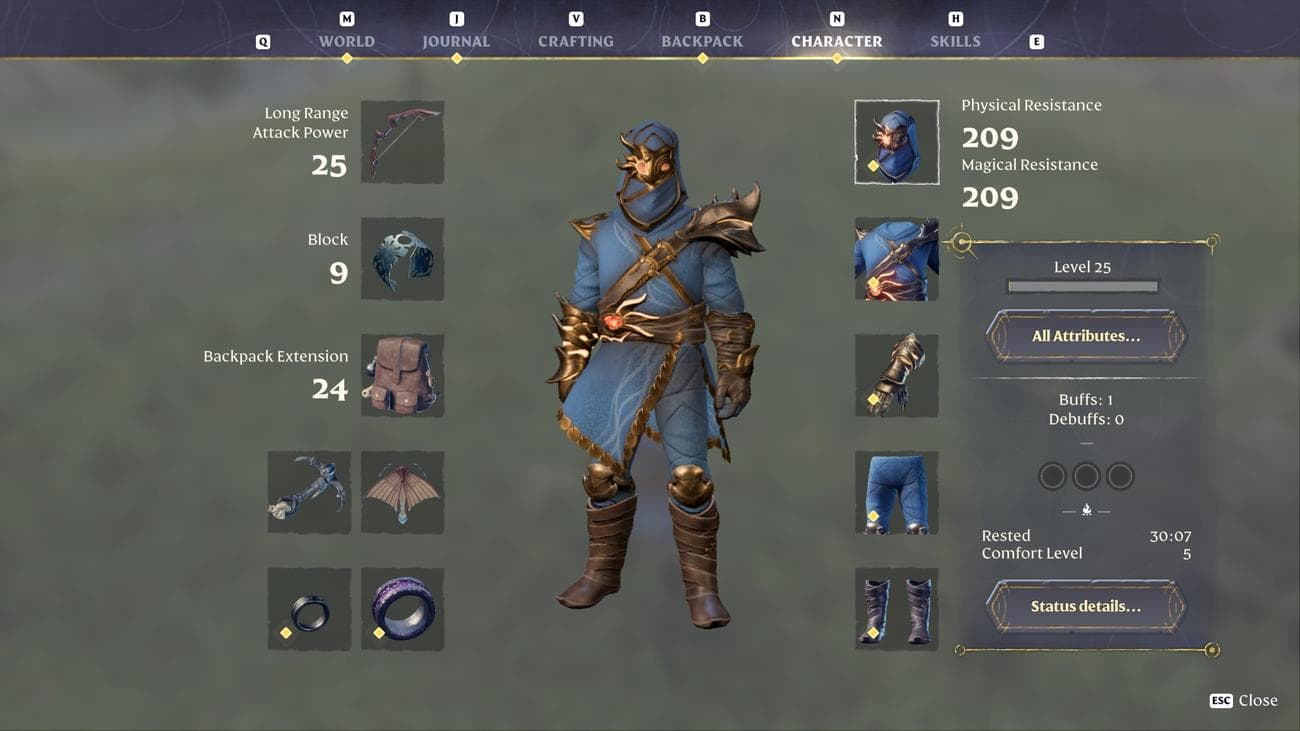Image resolution: width=1300 pixels, height=731 pixels.
Task: Click the blue trousers slot
Action: 896,492
